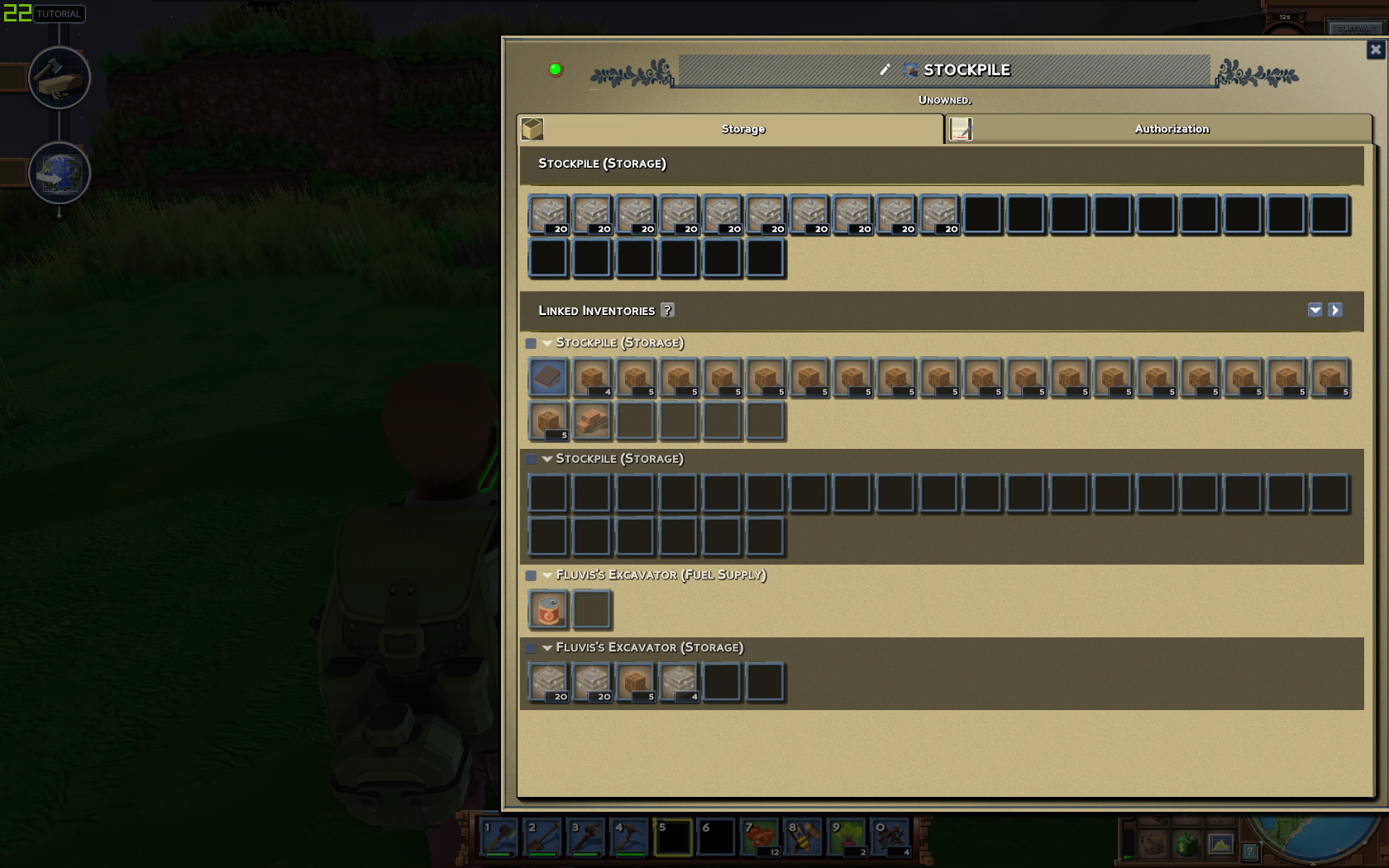
Task: Select the pickaxe in hotbar slot 4
Action: pyautogui.click(x=629, y=837)
